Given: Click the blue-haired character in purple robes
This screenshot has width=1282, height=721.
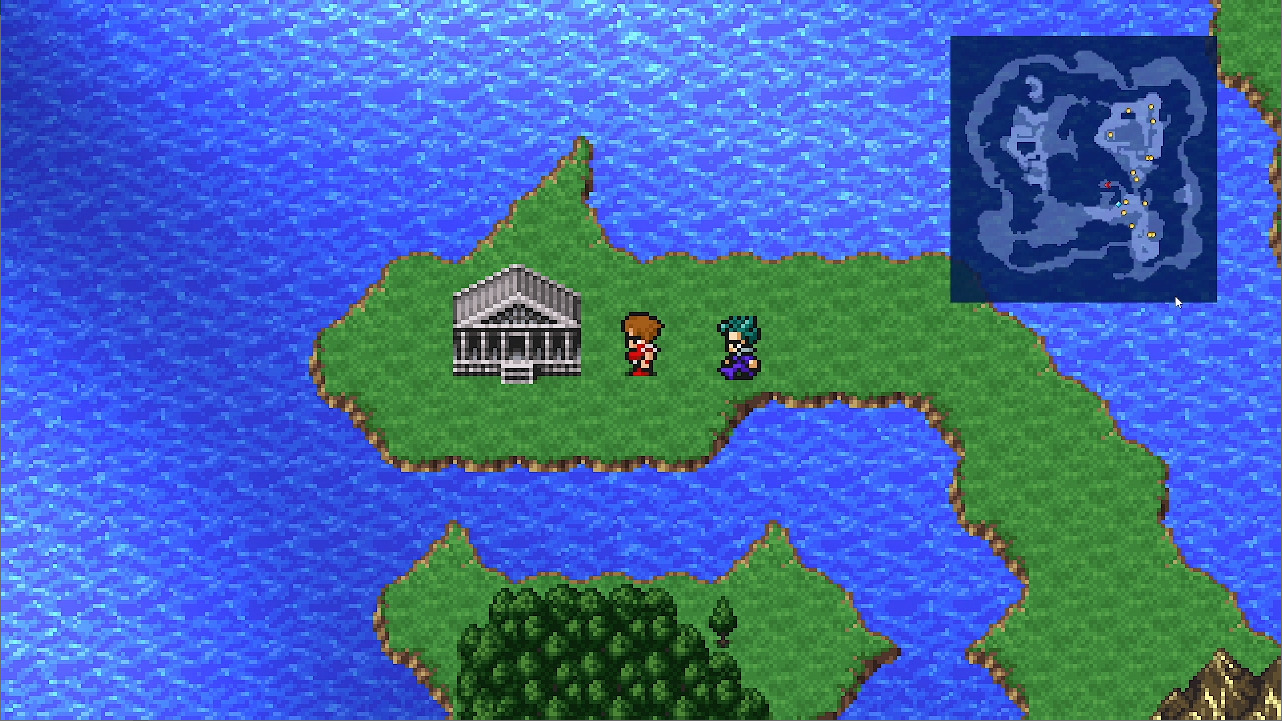Looking at the screenshot, I should click(737, 347).
